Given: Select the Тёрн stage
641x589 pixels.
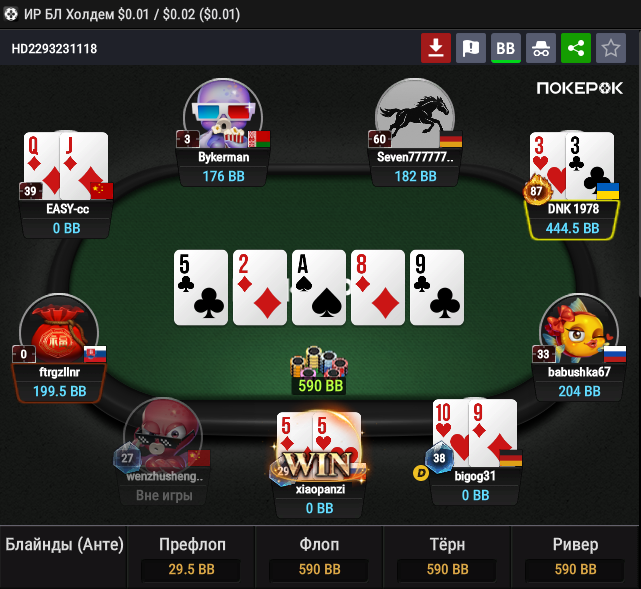Looking at the screenshot, I should click(448, 556).
